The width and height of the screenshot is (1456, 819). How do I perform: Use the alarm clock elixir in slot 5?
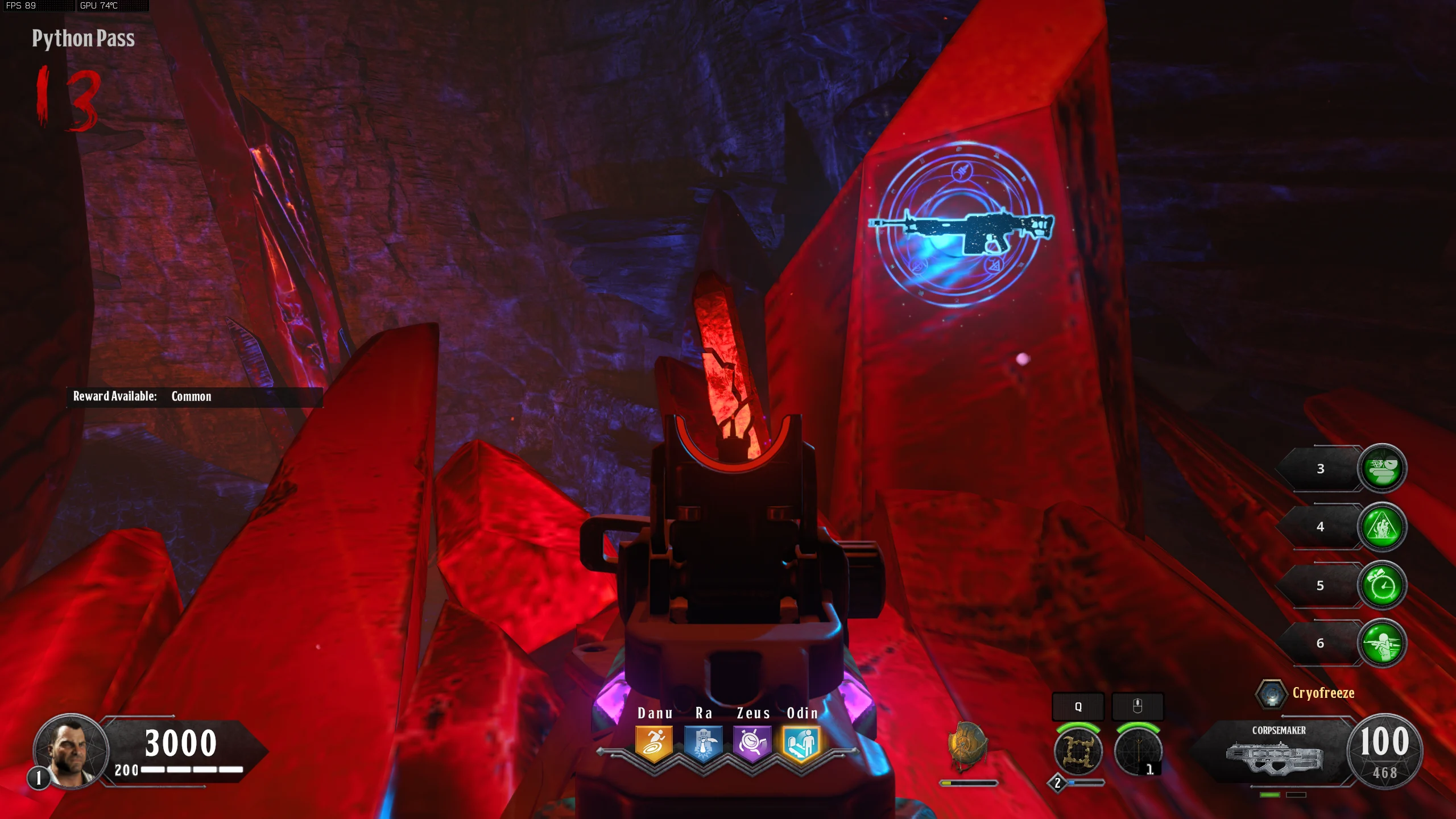(1382, 585)
